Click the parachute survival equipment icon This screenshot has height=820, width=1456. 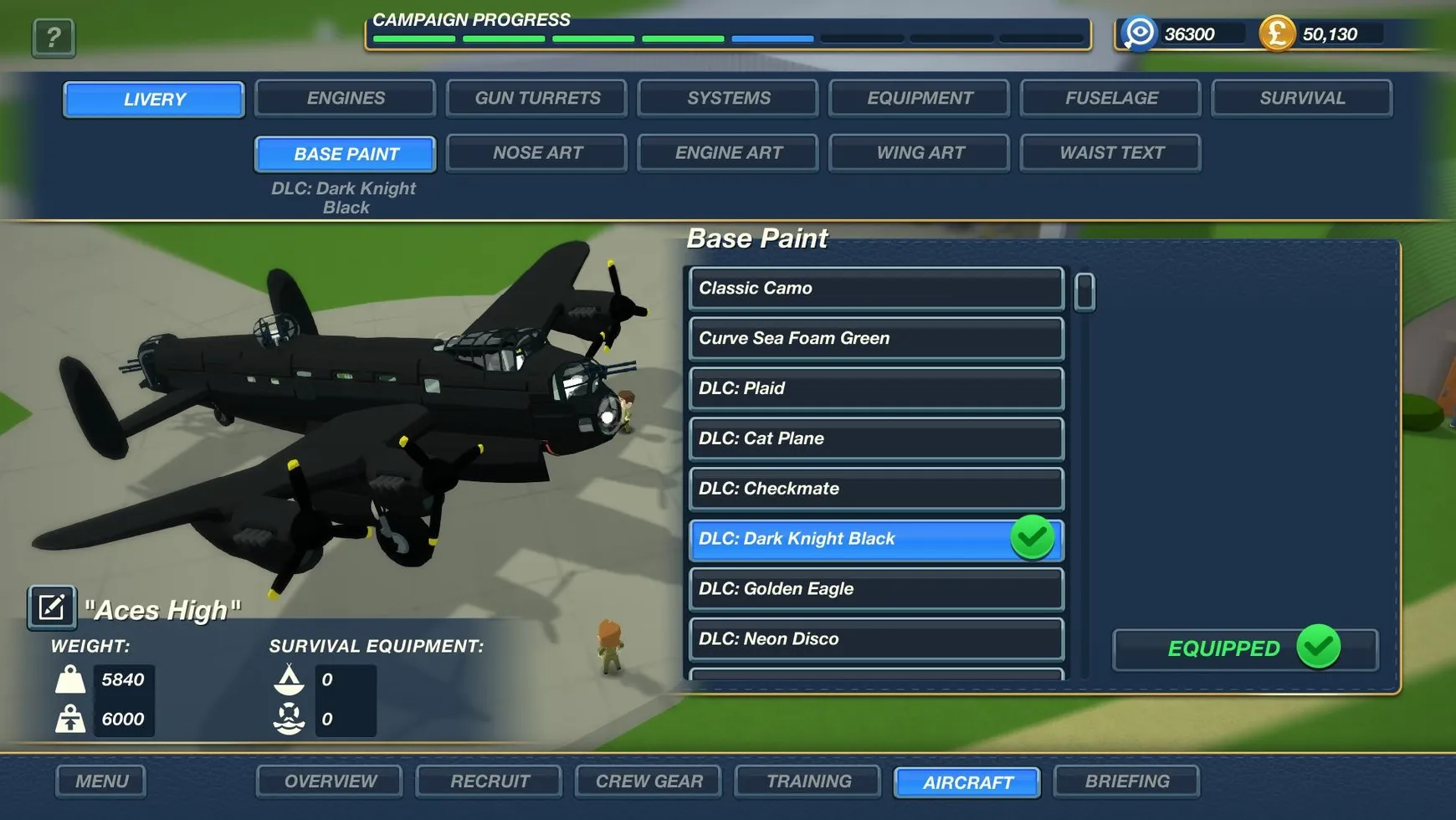click(290, 679)
